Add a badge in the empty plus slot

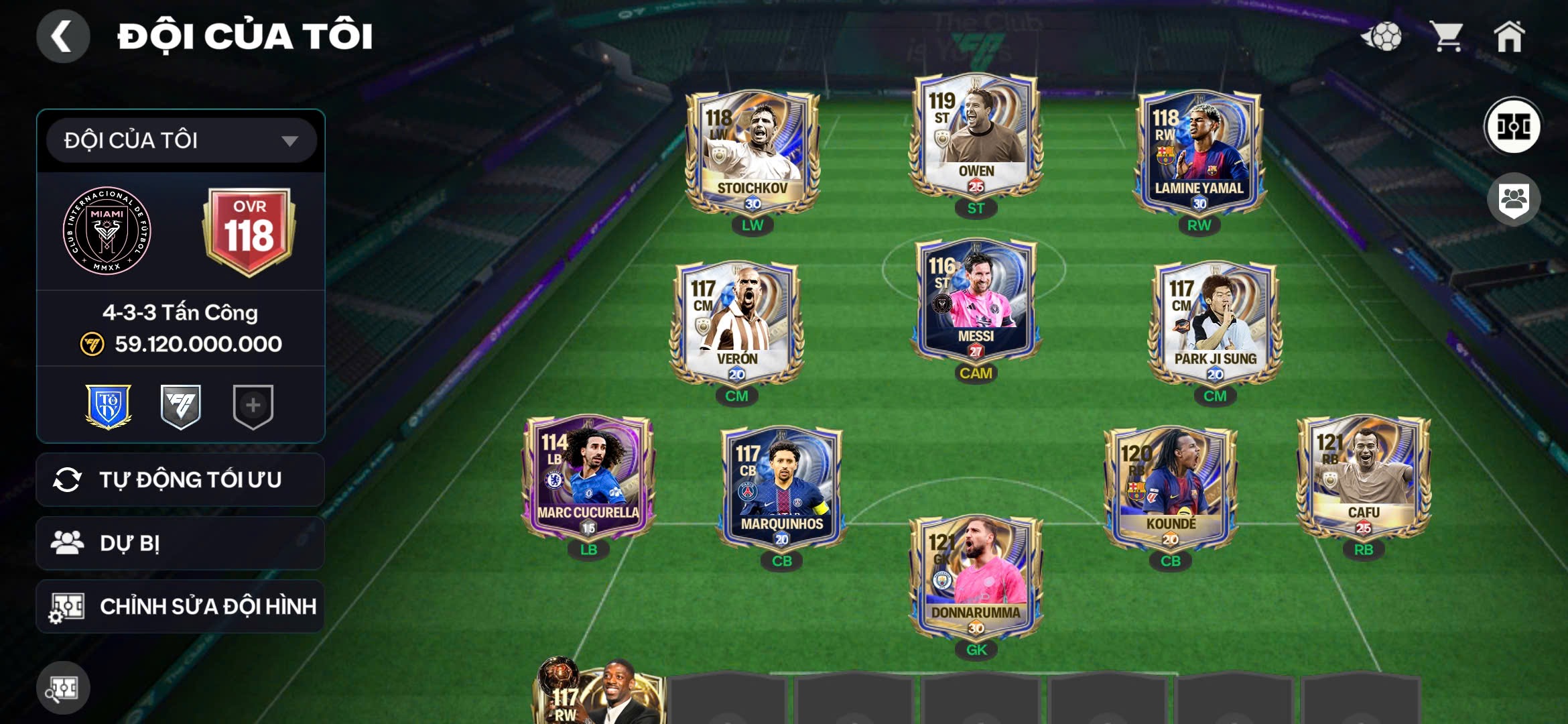point(253,406)
